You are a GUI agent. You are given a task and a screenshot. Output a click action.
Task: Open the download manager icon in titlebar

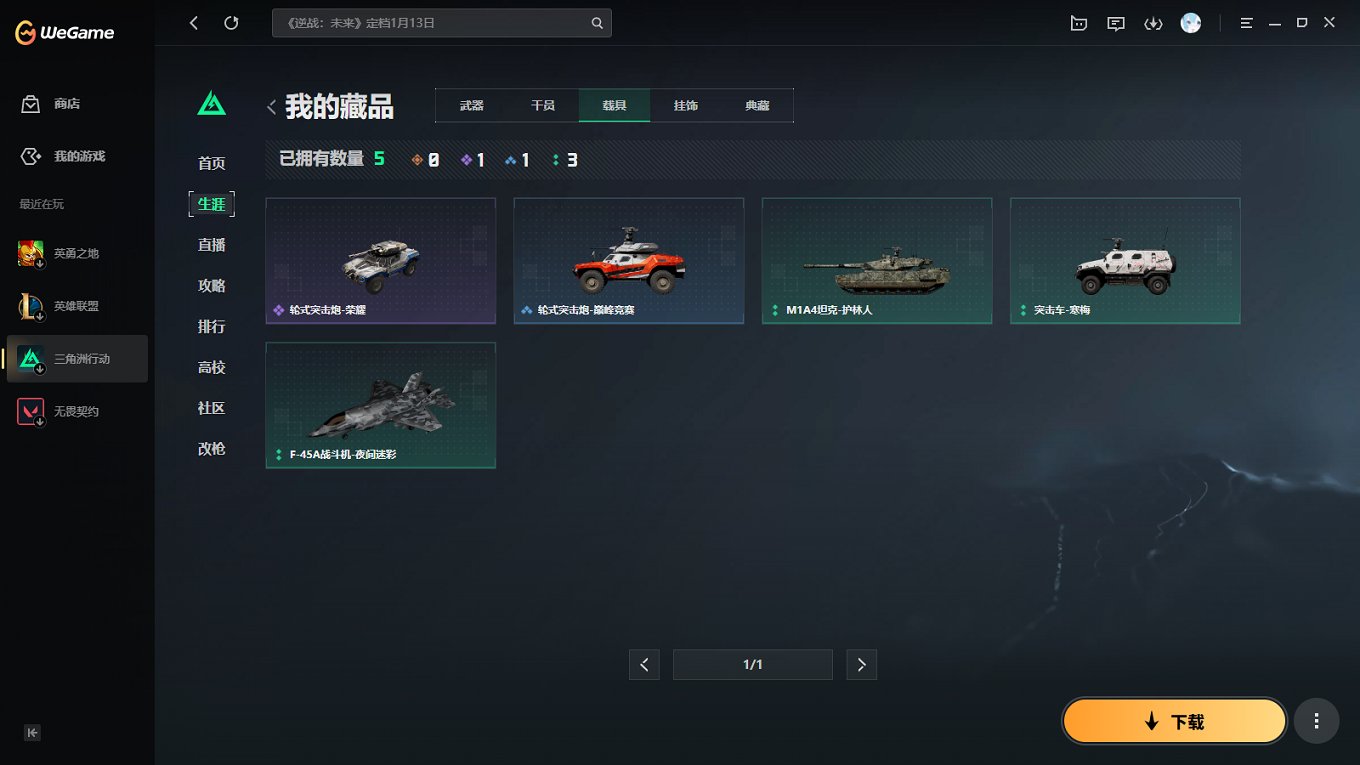(1153, 22)
